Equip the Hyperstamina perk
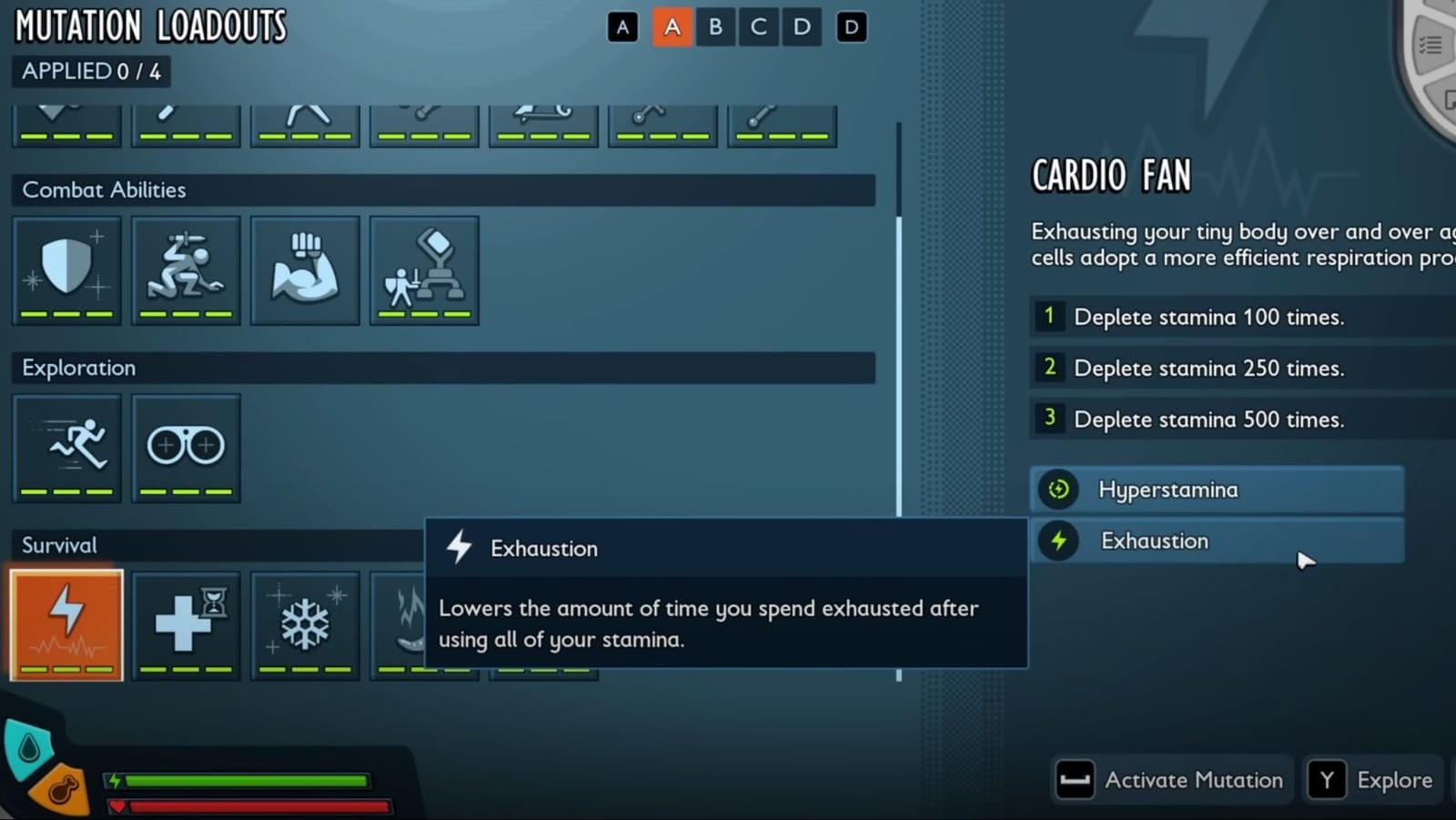Viewport: 1456px width, 820px height. coord(1217,490)
